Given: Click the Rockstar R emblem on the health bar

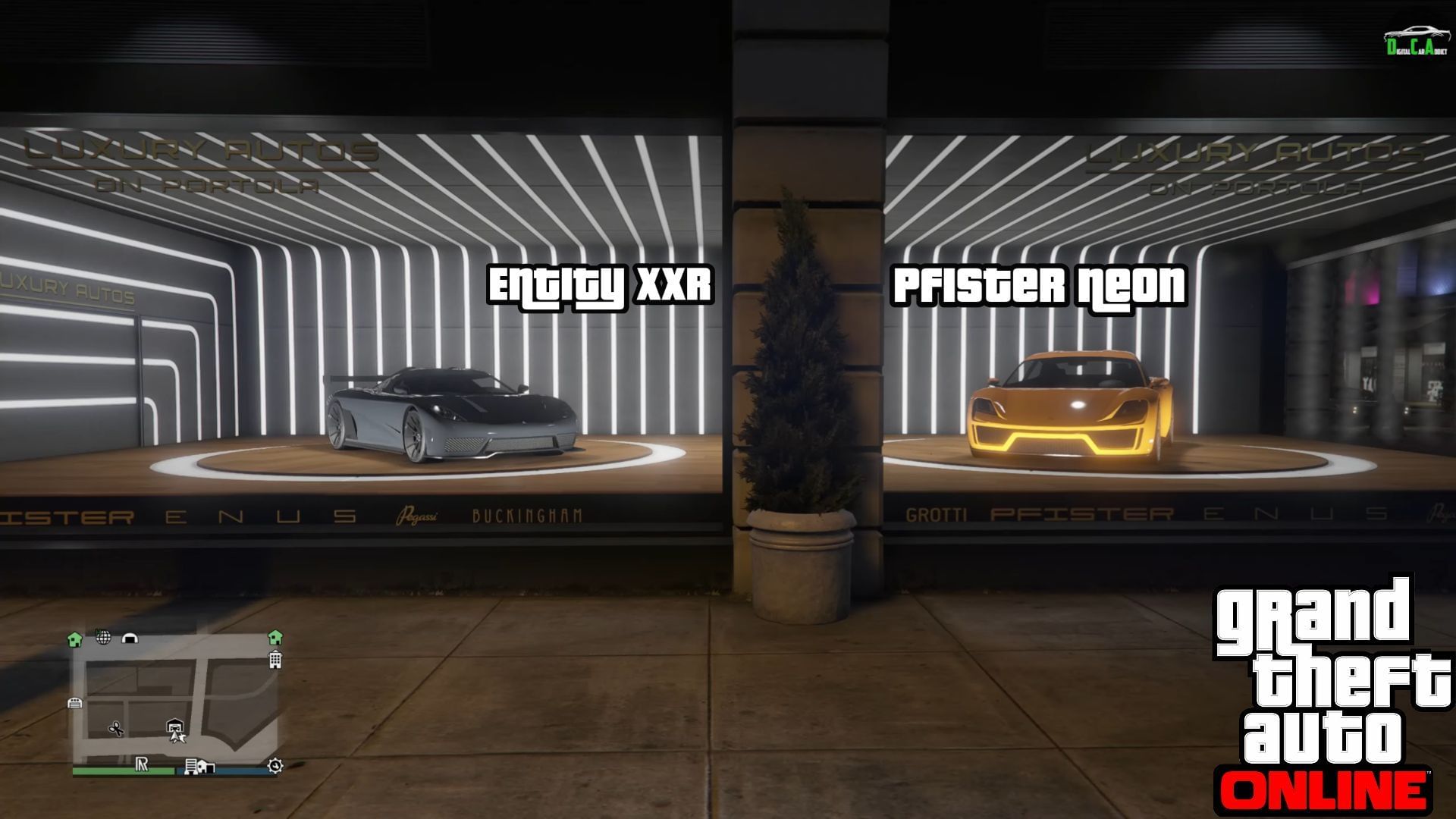Looking at the screenshot, I should (x=142, y=765).
